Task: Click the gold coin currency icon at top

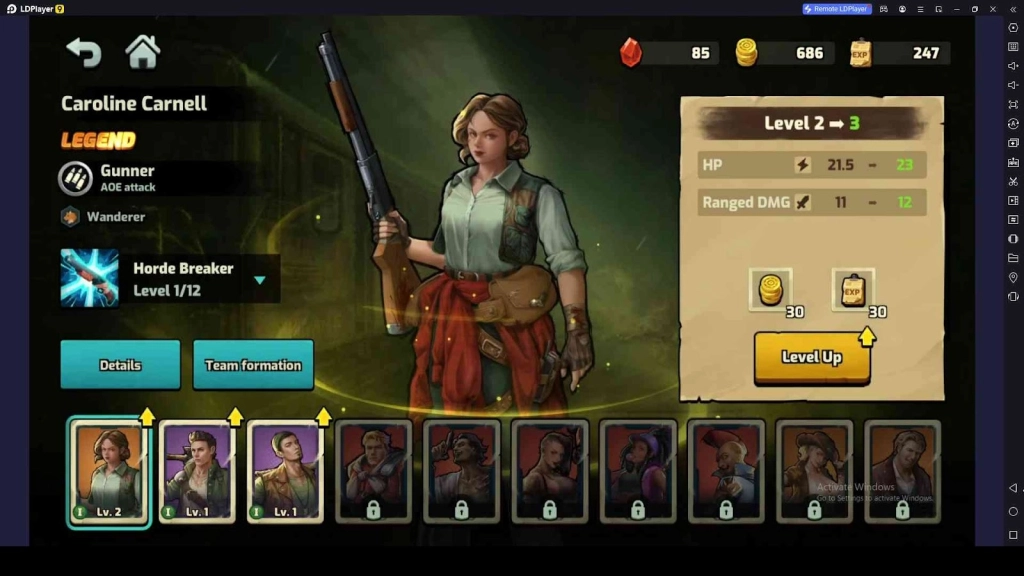Action: [746, 52]
